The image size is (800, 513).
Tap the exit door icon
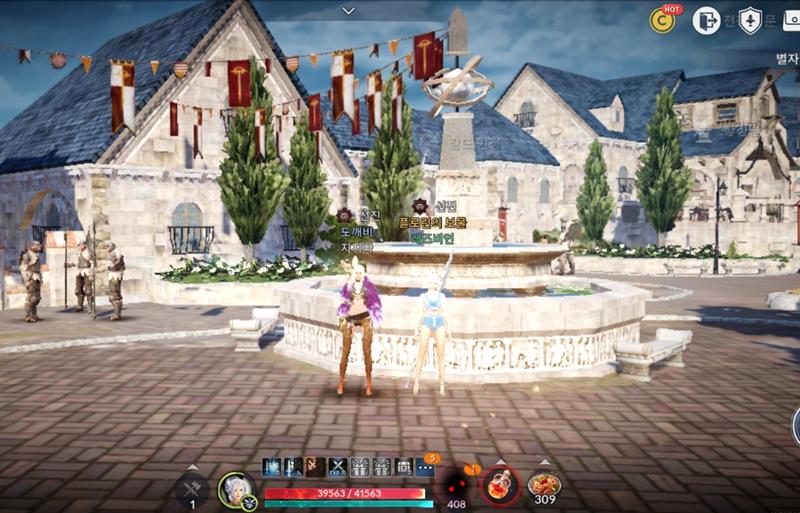[706, 20]
